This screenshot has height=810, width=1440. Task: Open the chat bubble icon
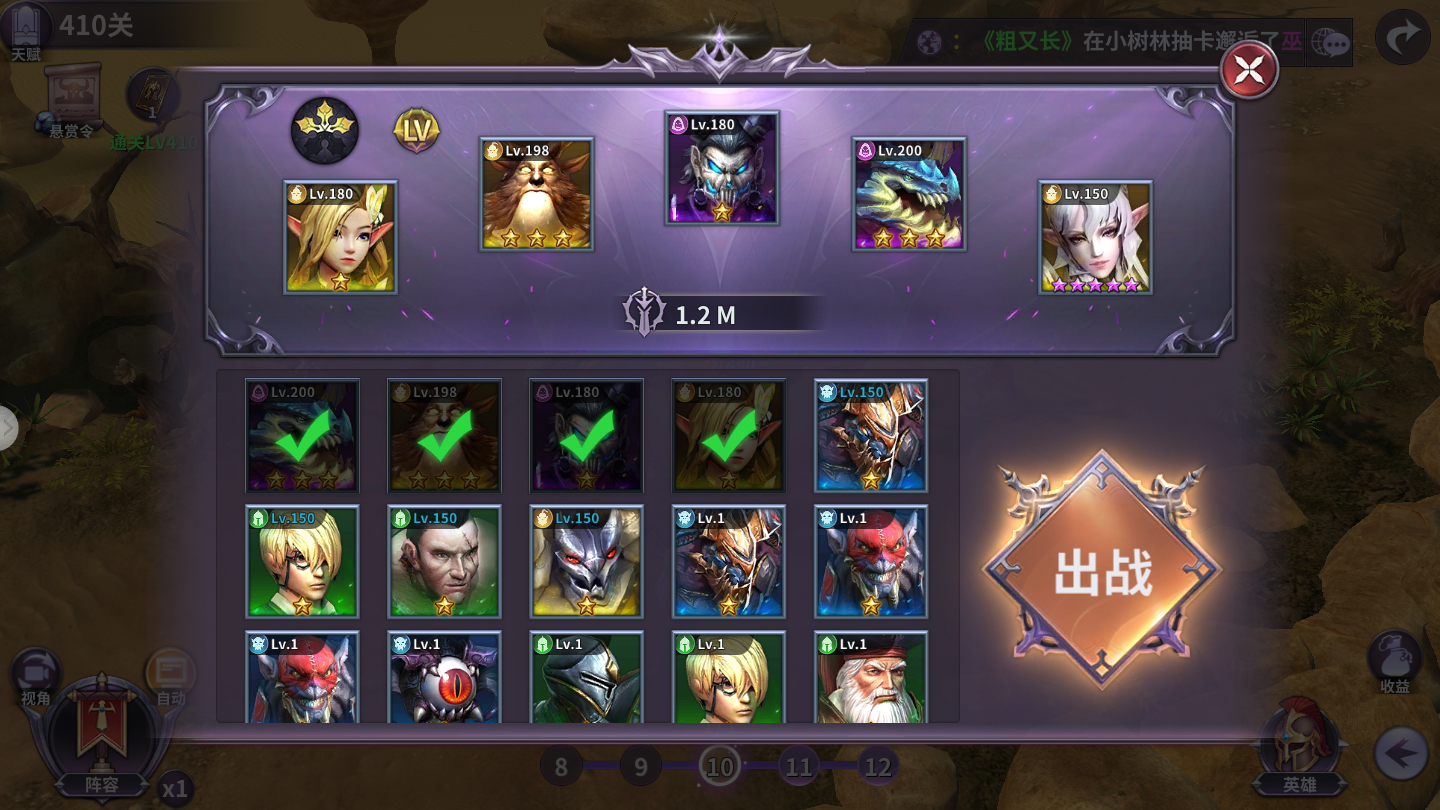coord(1331,43)
